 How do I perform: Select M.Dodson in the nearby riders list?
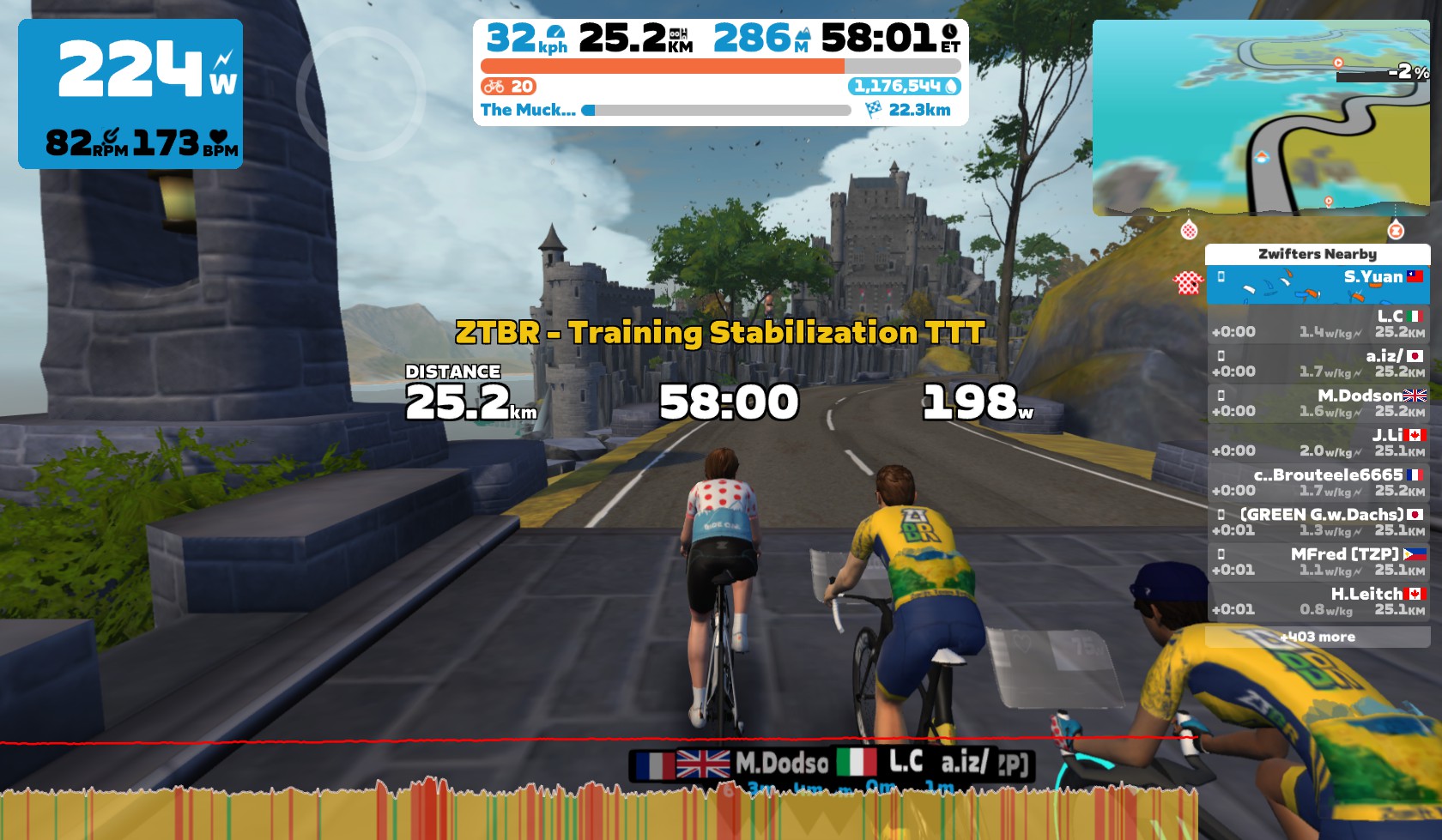tap(1318, 403)
